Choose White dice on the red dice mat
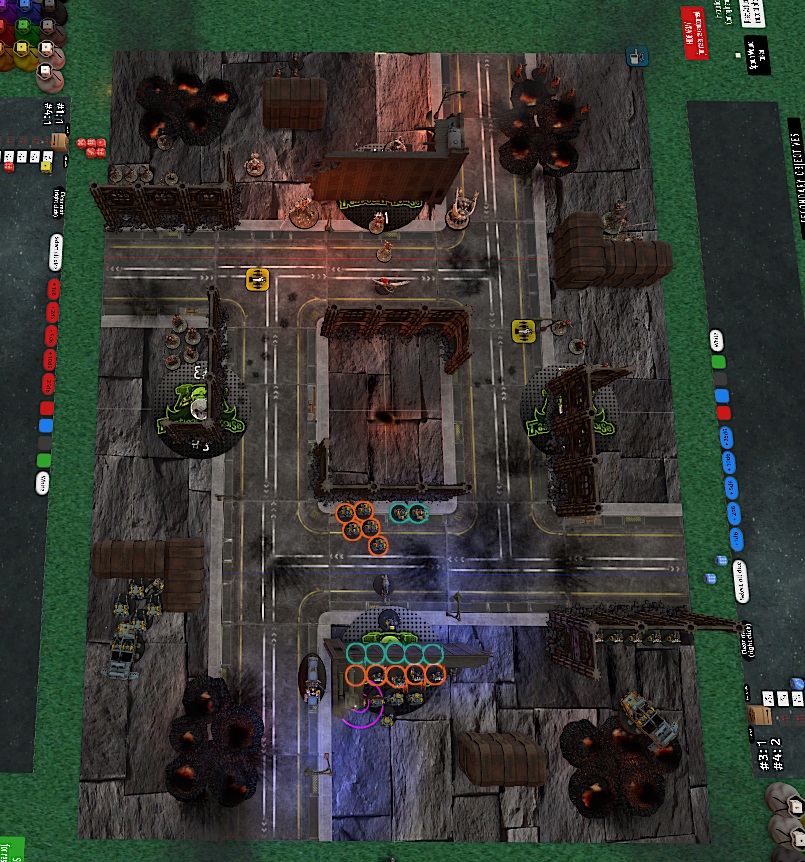 (x=42, y=484)
